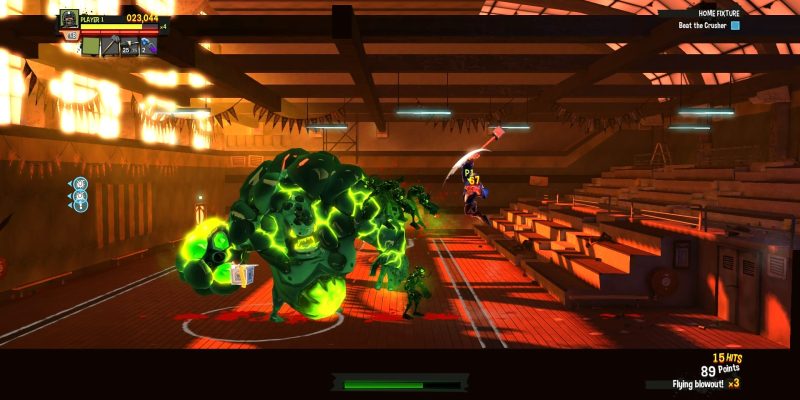Viewport: 800px width, 400px height.
Task: Click the top offscreen enemy indicator
Action: (x=81, y=184)
